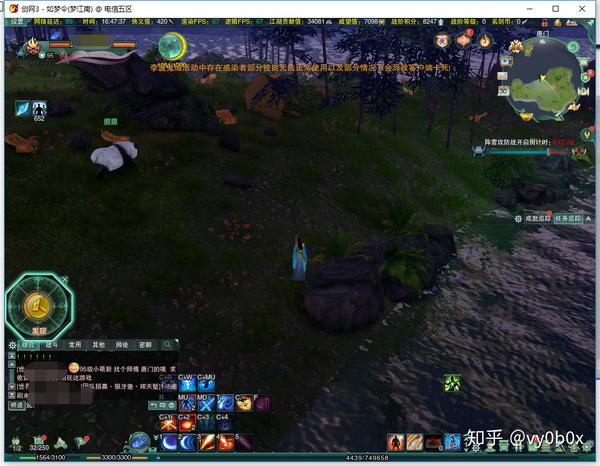Activate the crescent slash skill in slot 1
Image resolution: width=600 pixels, height=466 pixels.
pyautogui.click(x=168, y=441)
